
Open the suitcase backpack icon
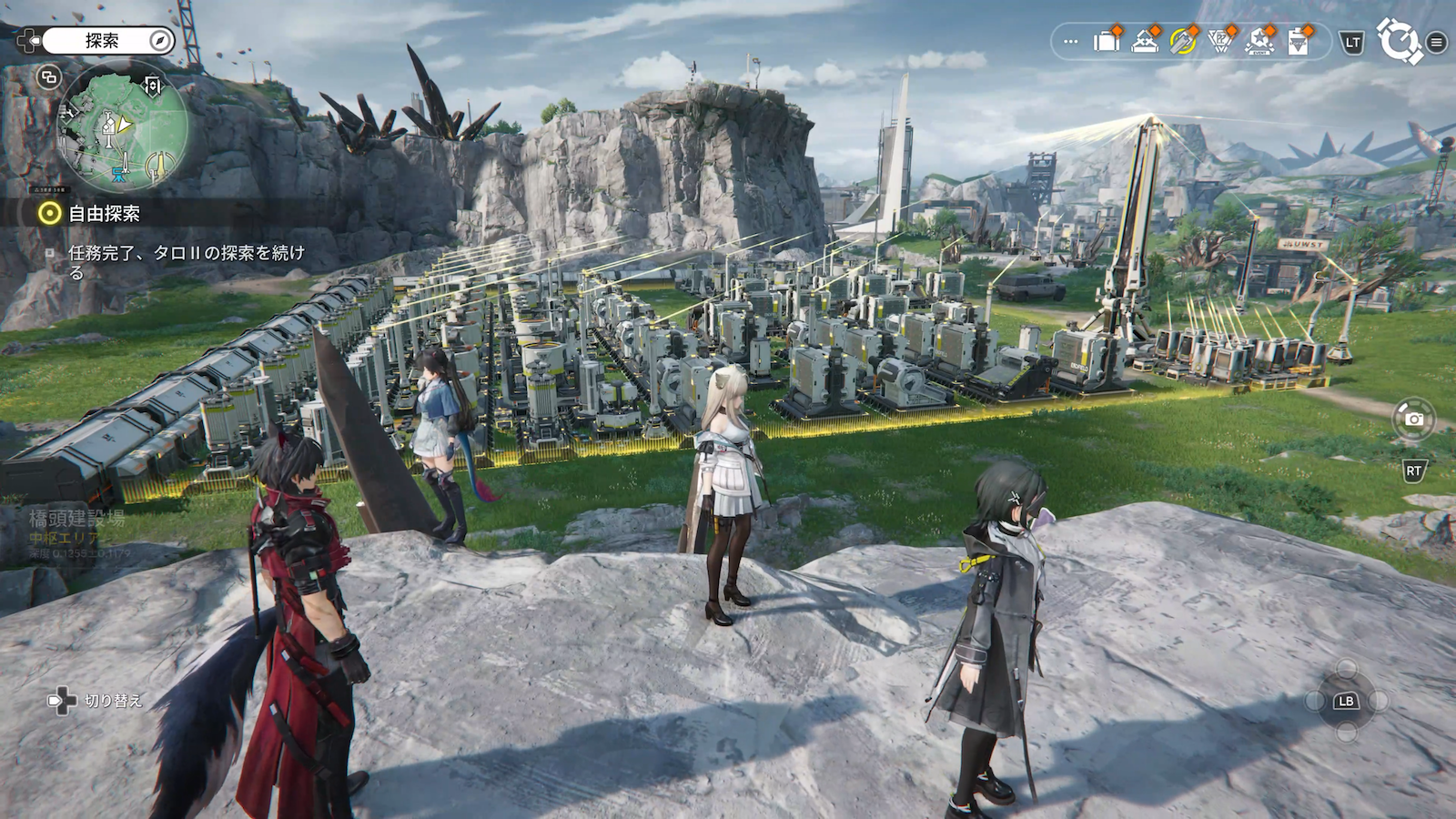point(1107,41)
